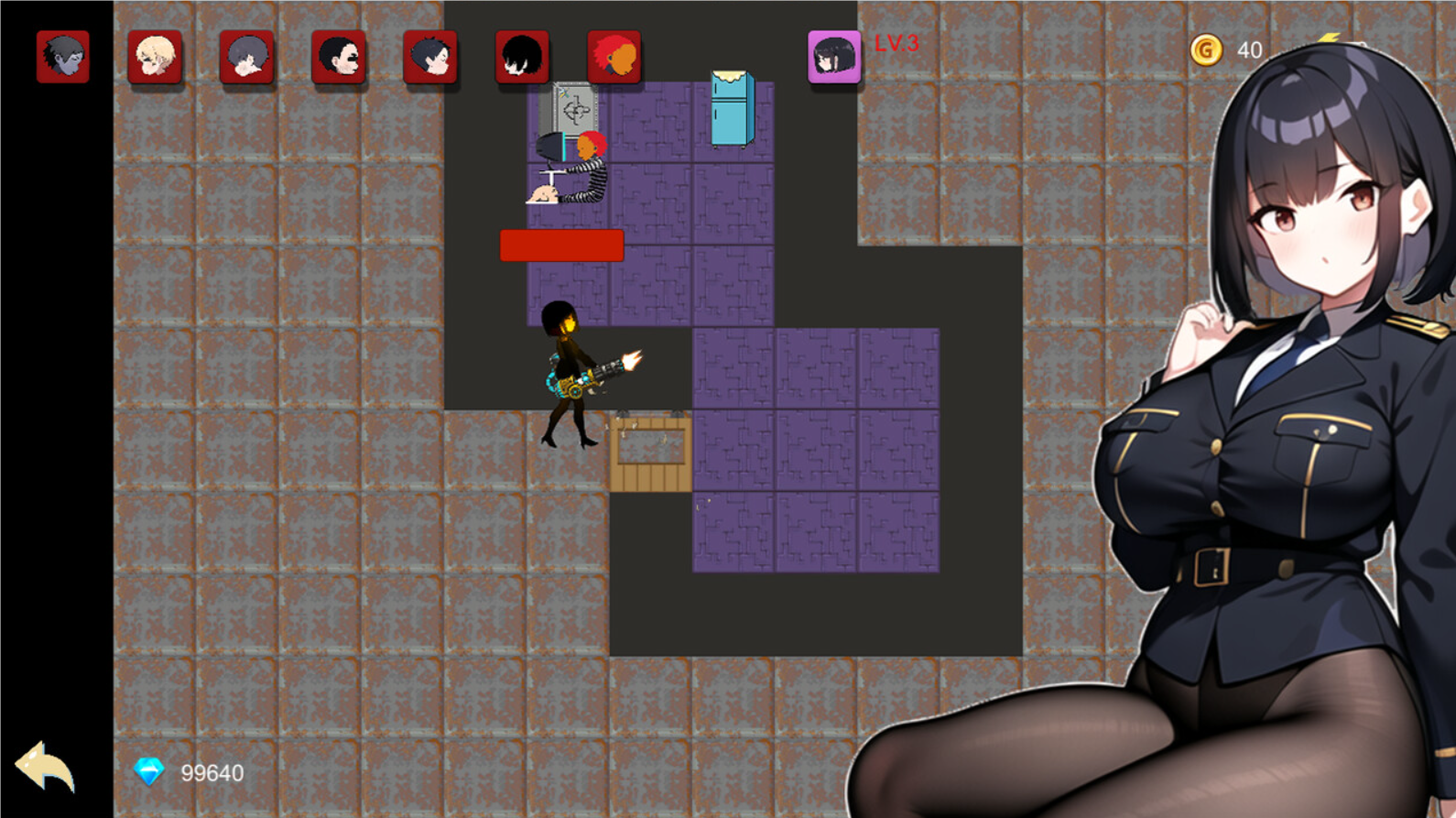Click the coin count 40
1456x818 pixels.
pos(1249,50)
